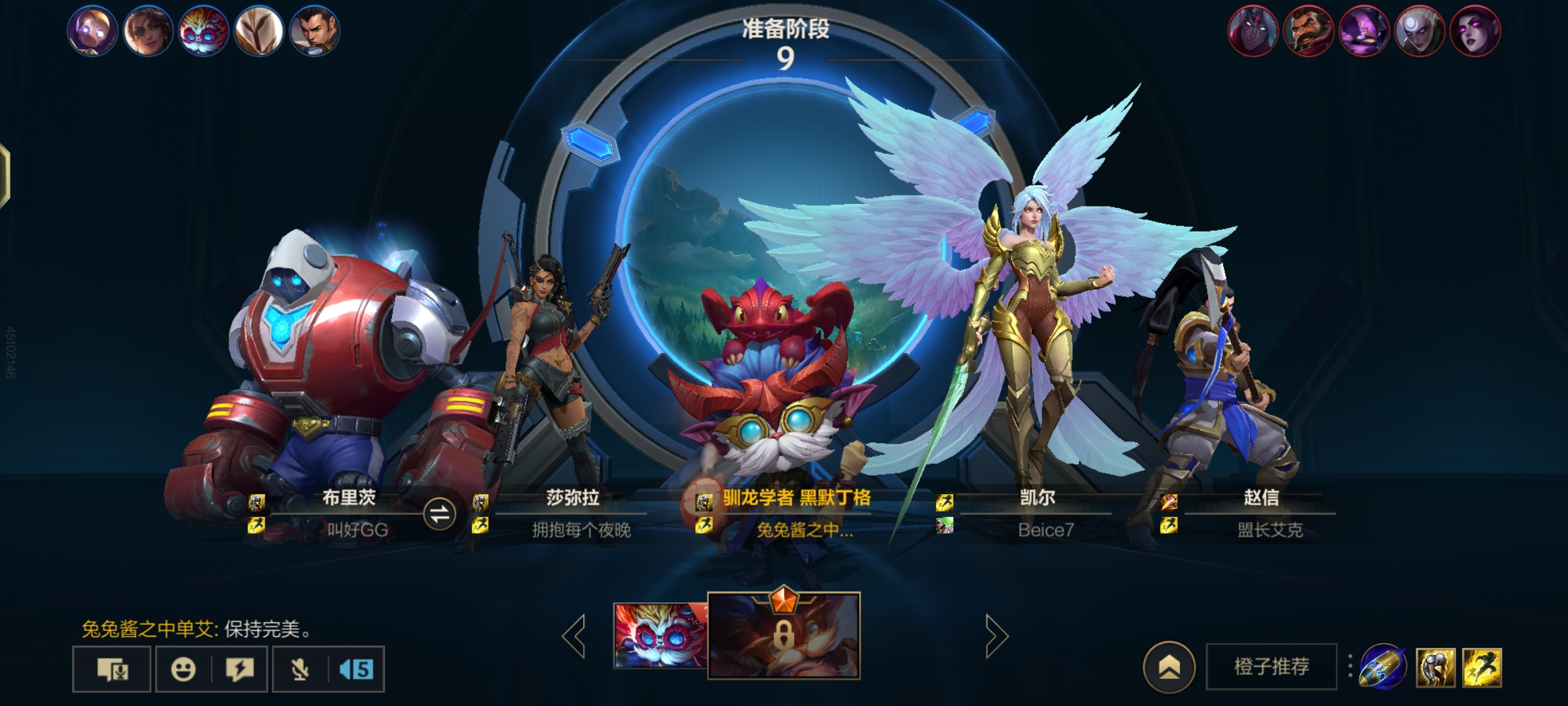Show the next skin with right arrow

996,635
